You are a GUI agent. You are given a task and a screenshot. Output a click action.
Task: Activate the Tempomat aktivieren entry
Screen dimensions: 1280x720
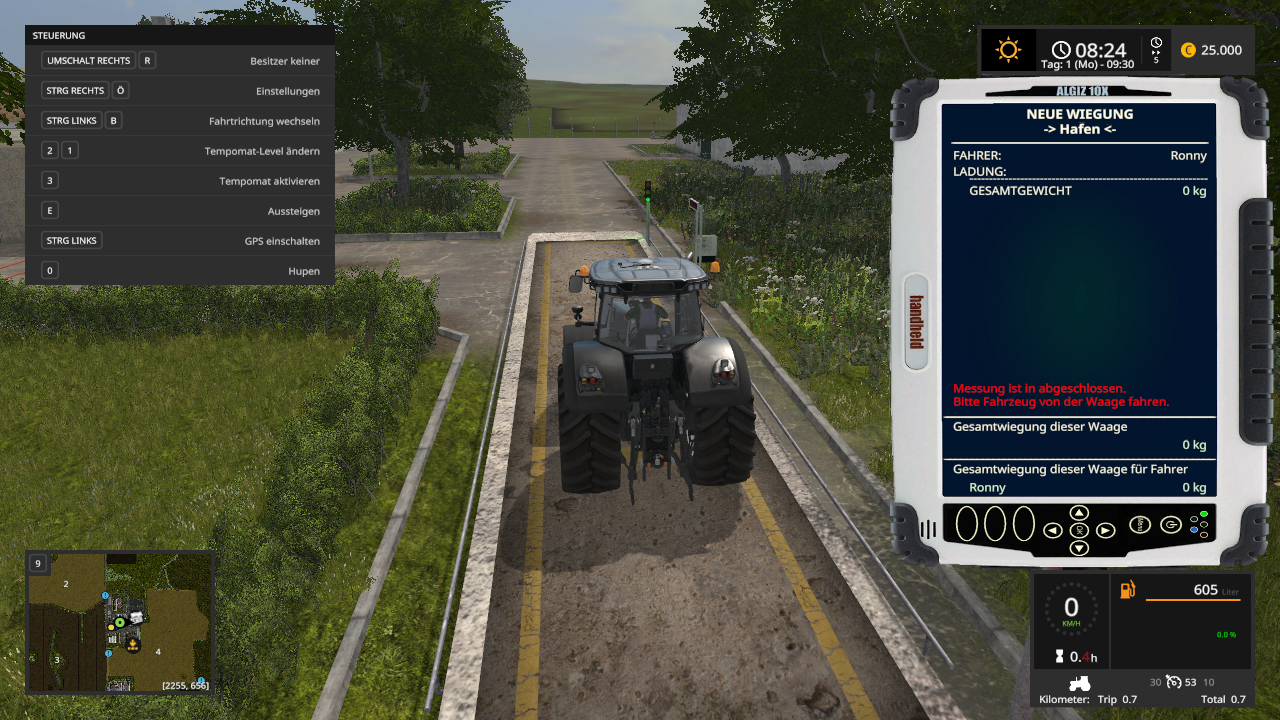(x=180, y=181)
